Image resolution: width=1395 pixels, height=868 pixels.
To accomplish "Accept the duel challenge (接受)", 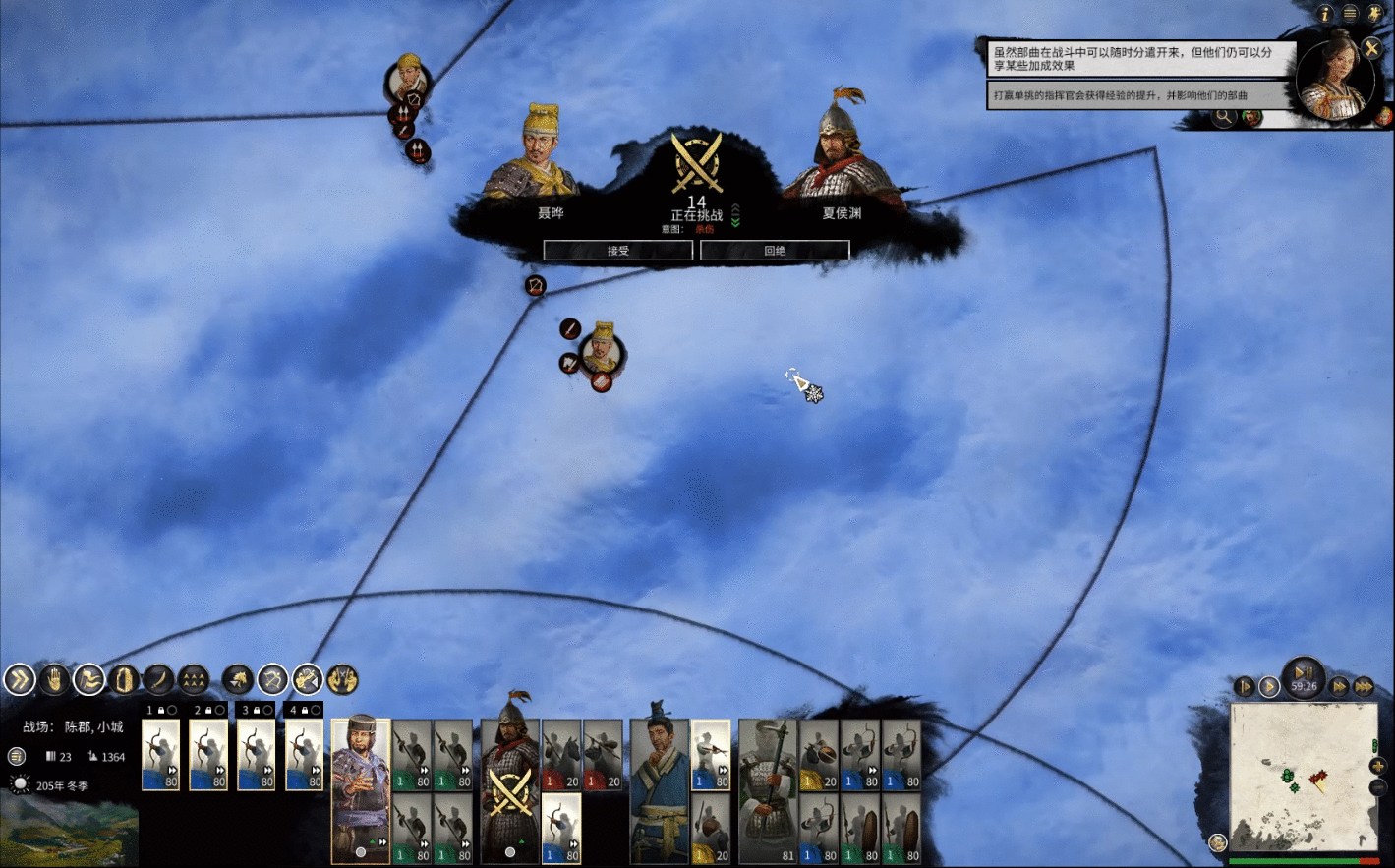I will pos(617,251).
